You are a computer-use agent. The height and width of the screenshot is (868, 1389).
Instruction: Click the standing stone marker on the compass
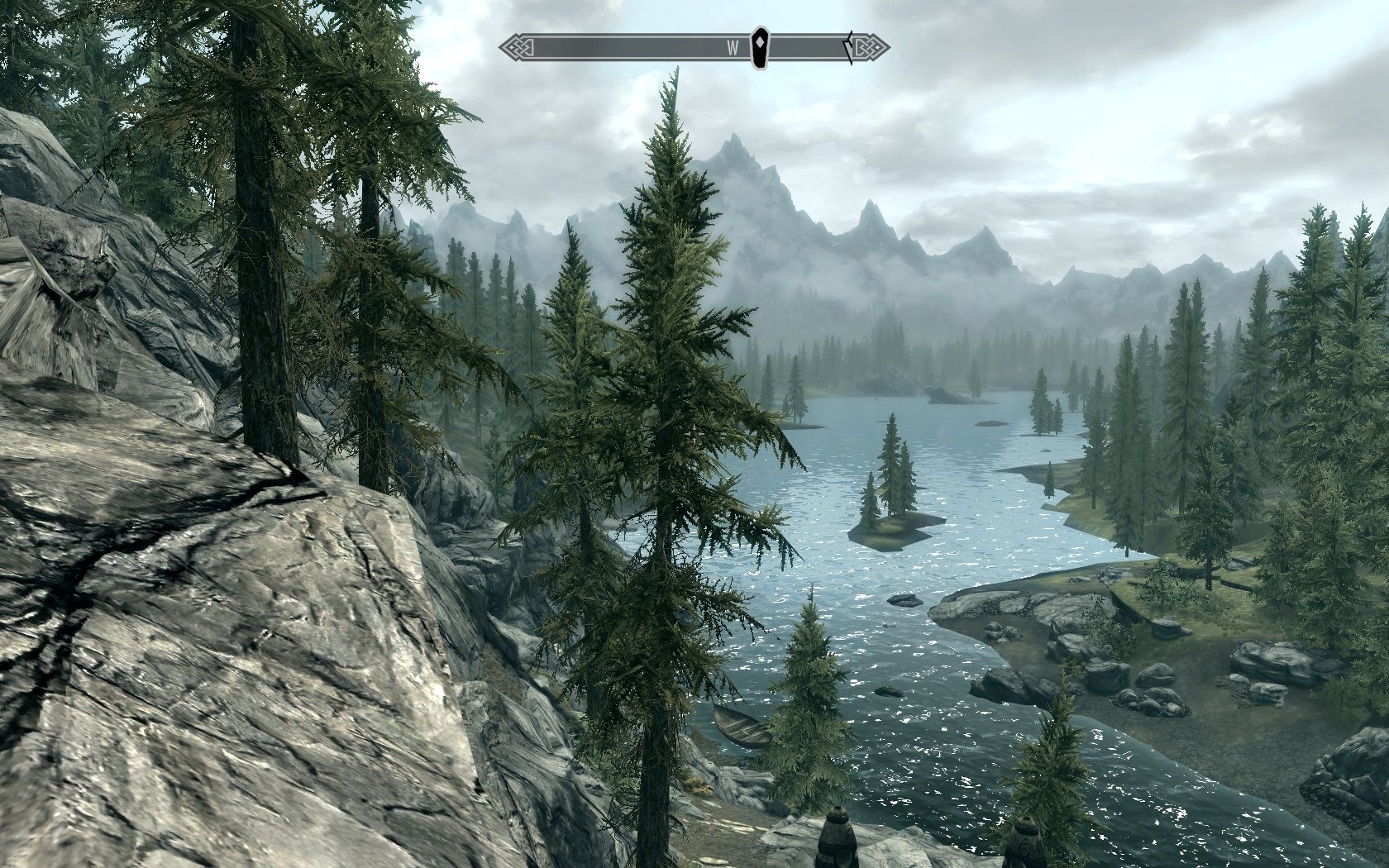(x=760, y=47)
